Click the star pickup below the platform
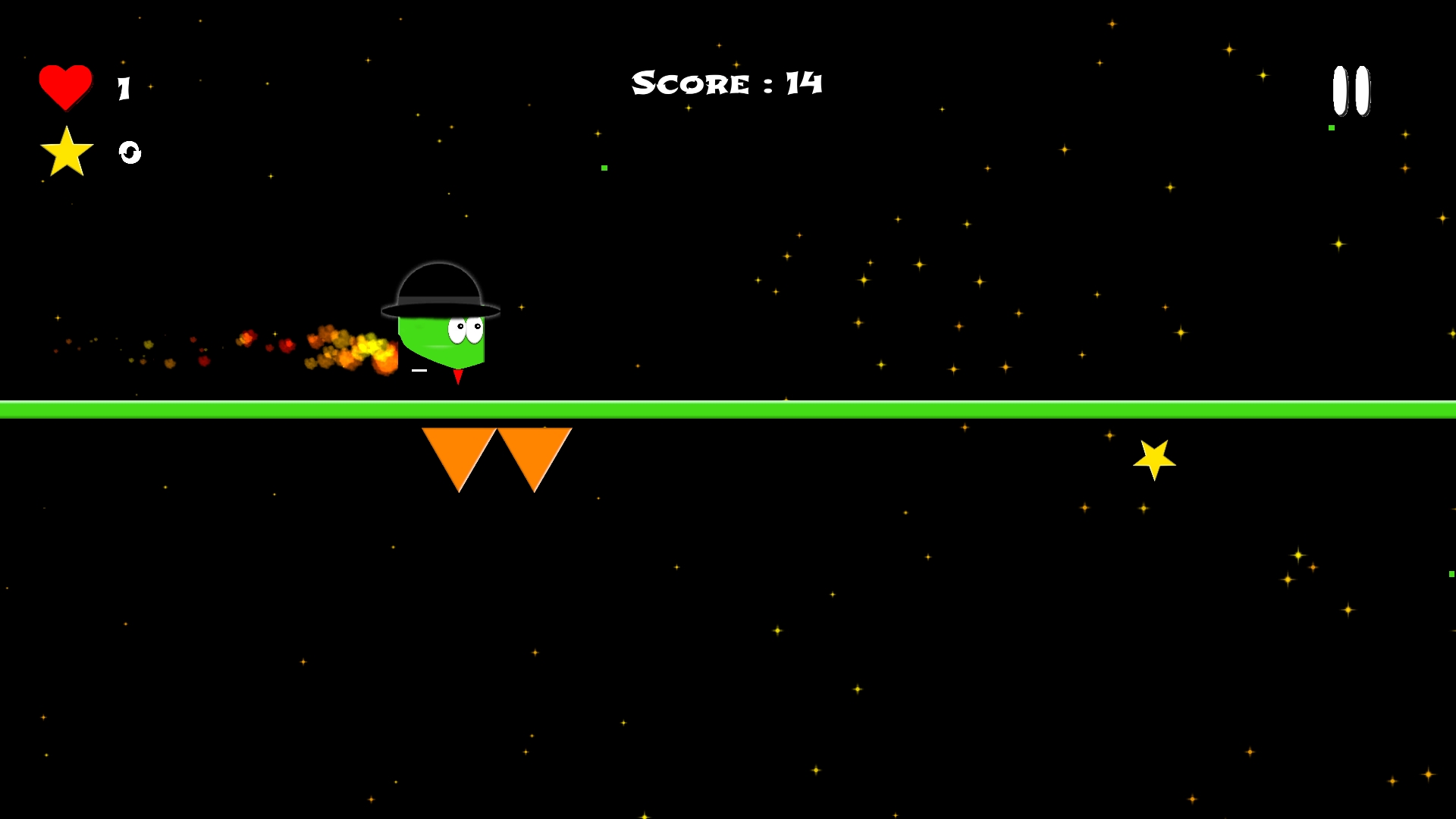Screen dimensions: 1456x819 point(1153,458)
